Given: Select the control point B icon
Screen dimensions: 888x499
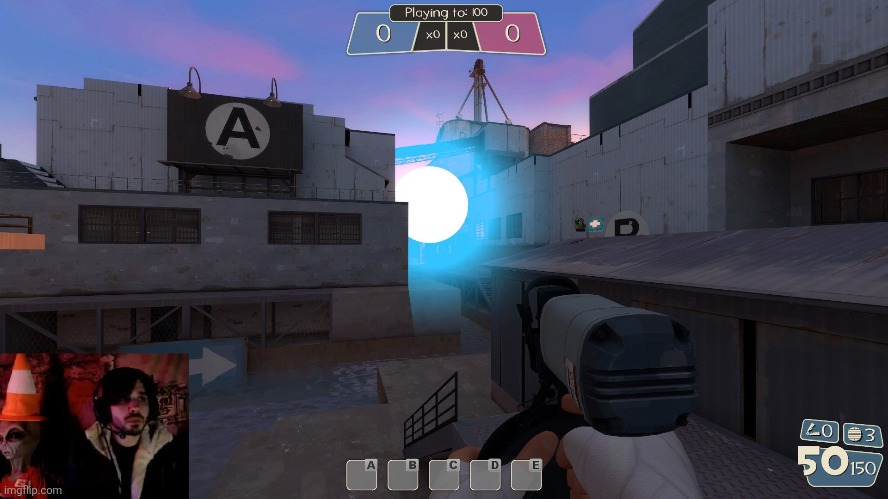Looking at the screenshot, I should pyautogui.click(x=403, y=474).
